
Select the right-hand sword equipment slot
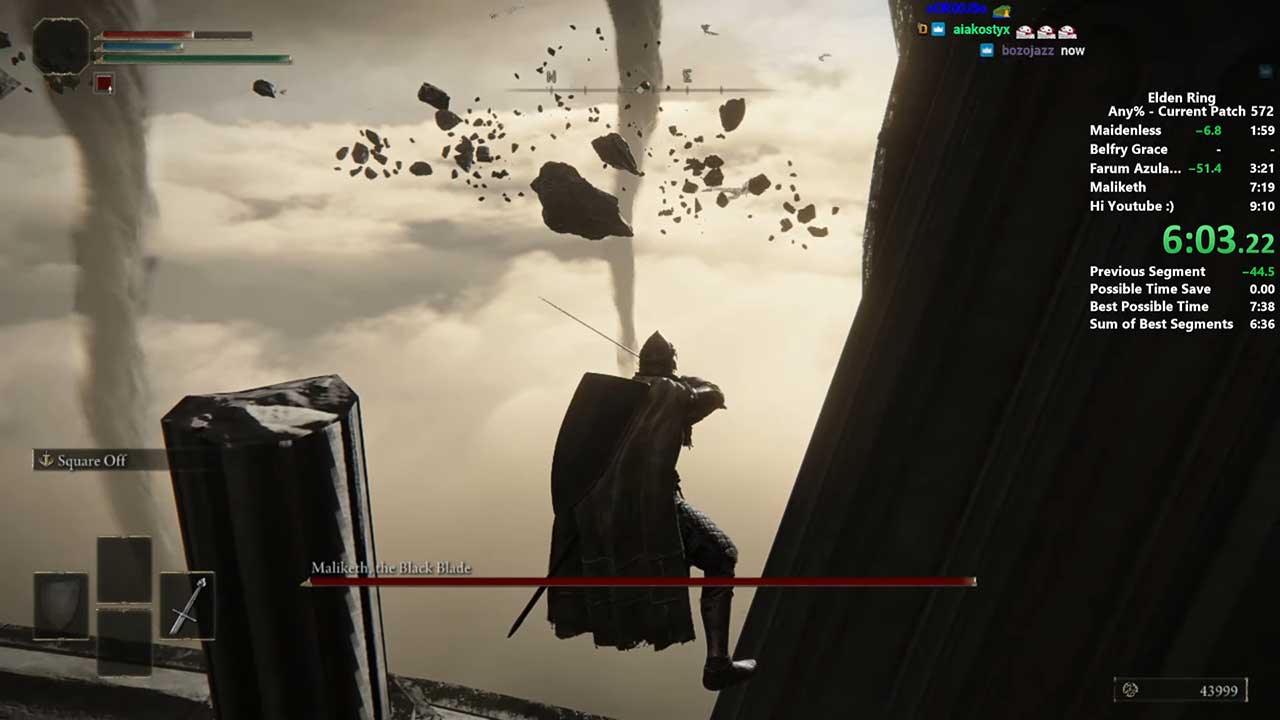tap(187, 605)
